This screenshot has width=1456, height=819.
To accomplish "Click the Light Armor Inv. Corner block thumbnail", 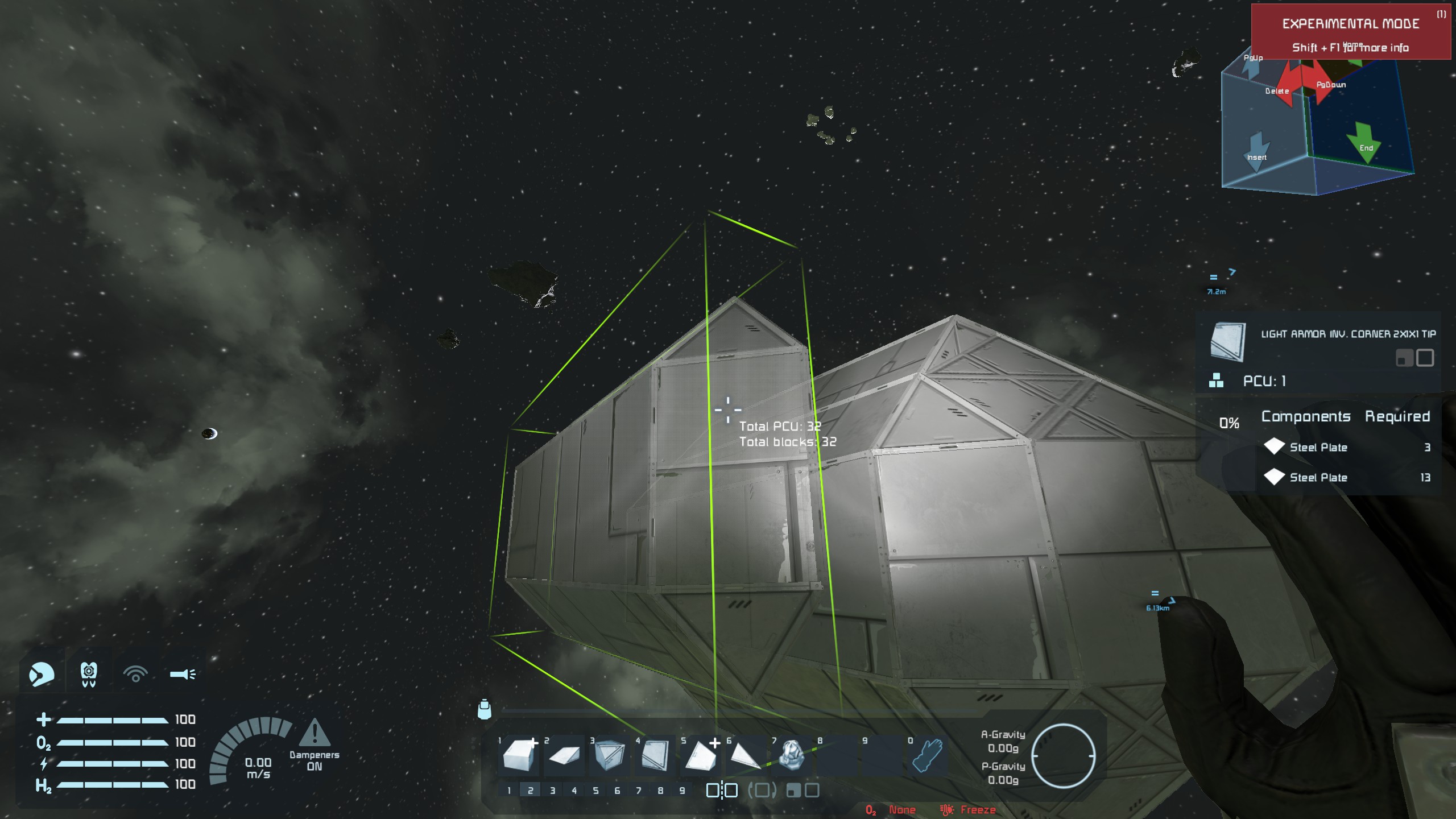I will (x=1228, y=342).
